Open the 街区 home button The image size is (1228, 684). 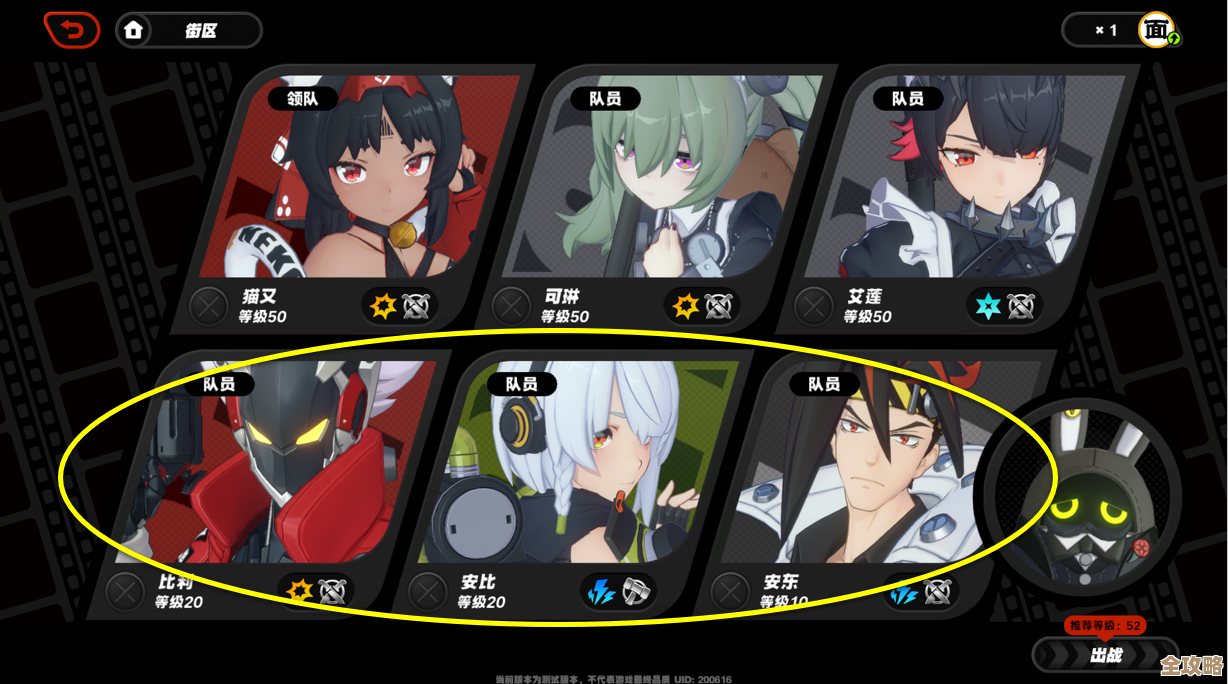click(188, 31)
